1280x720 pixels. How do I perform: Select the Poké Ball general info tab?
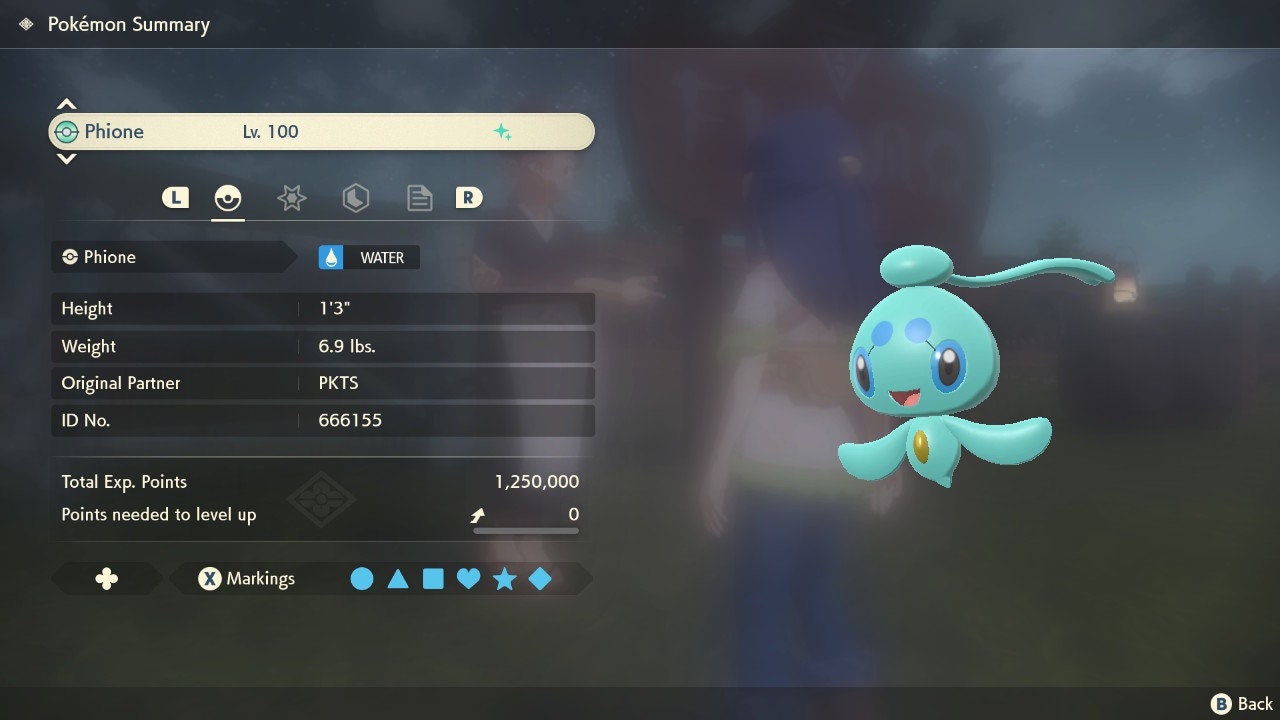coord(228,198)
